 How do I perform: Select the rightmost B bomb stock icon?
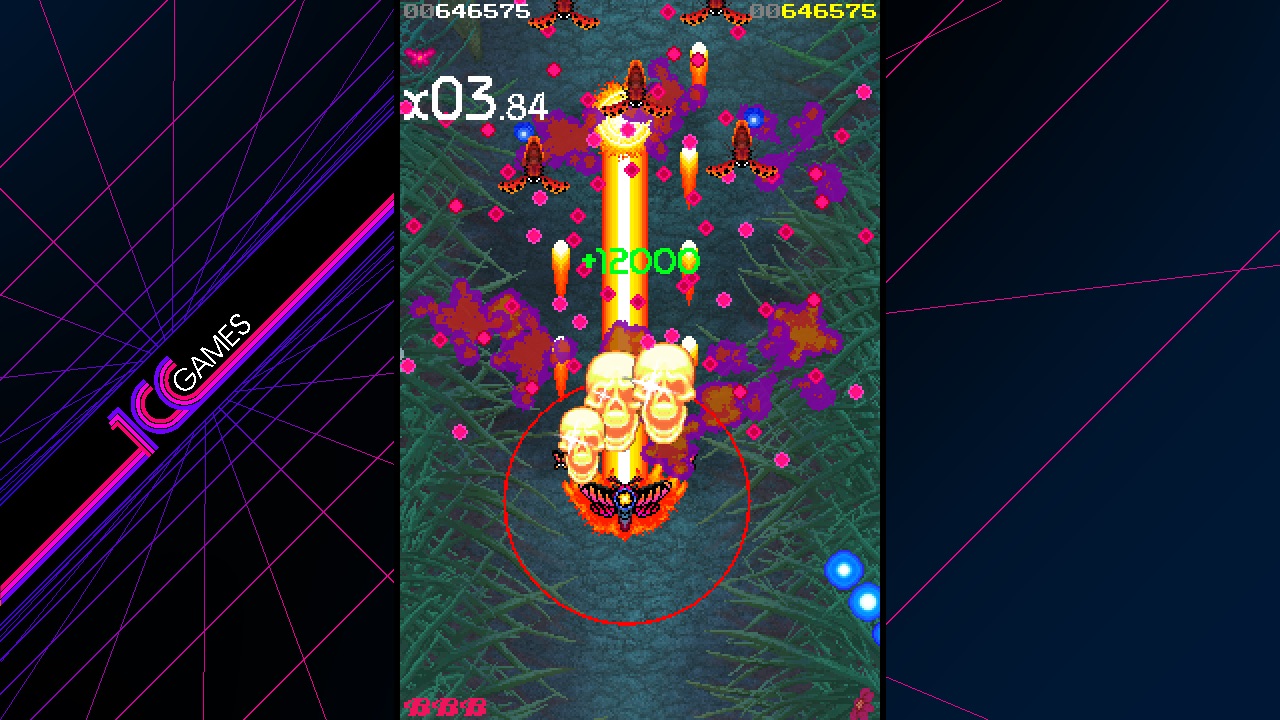point(475,706)
